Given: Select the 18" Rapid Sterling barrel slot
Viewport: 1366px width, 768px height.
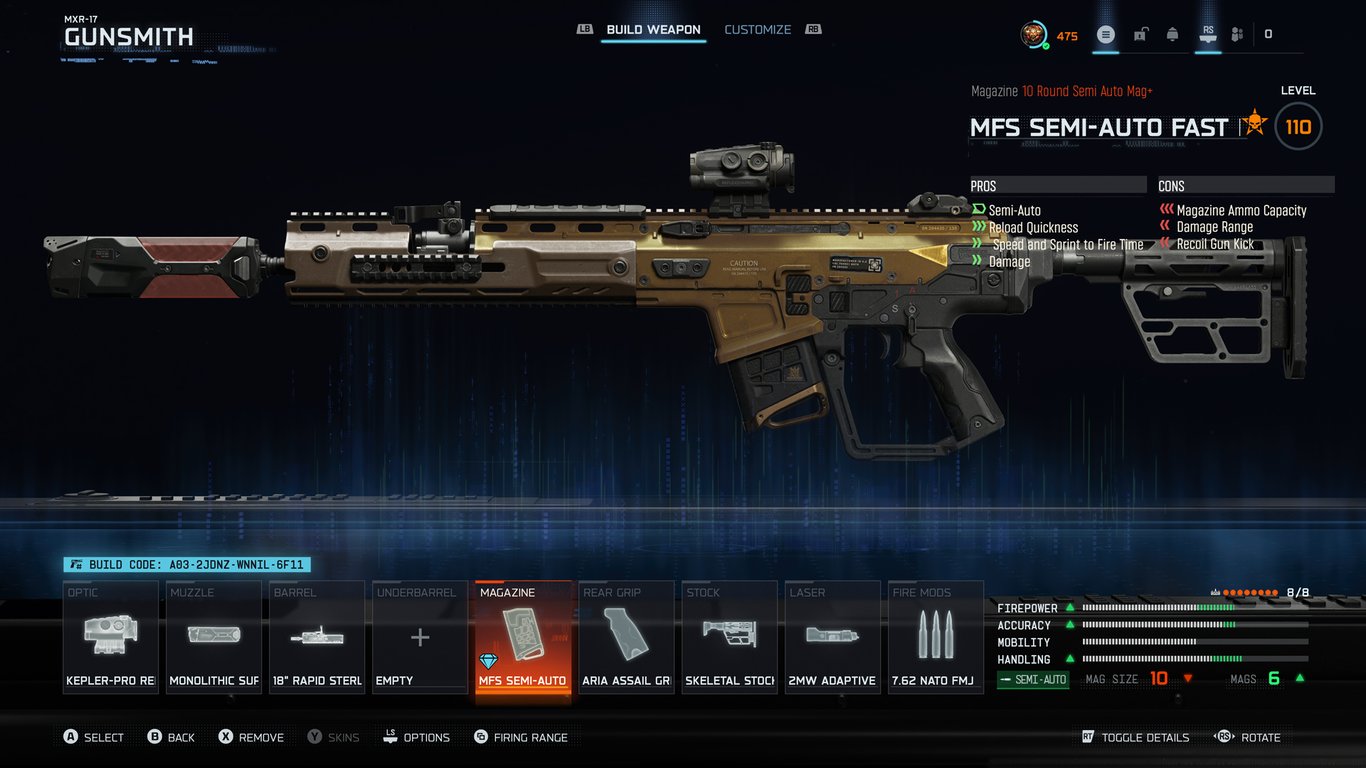Looking at the screenshot, I should [316, 636].
